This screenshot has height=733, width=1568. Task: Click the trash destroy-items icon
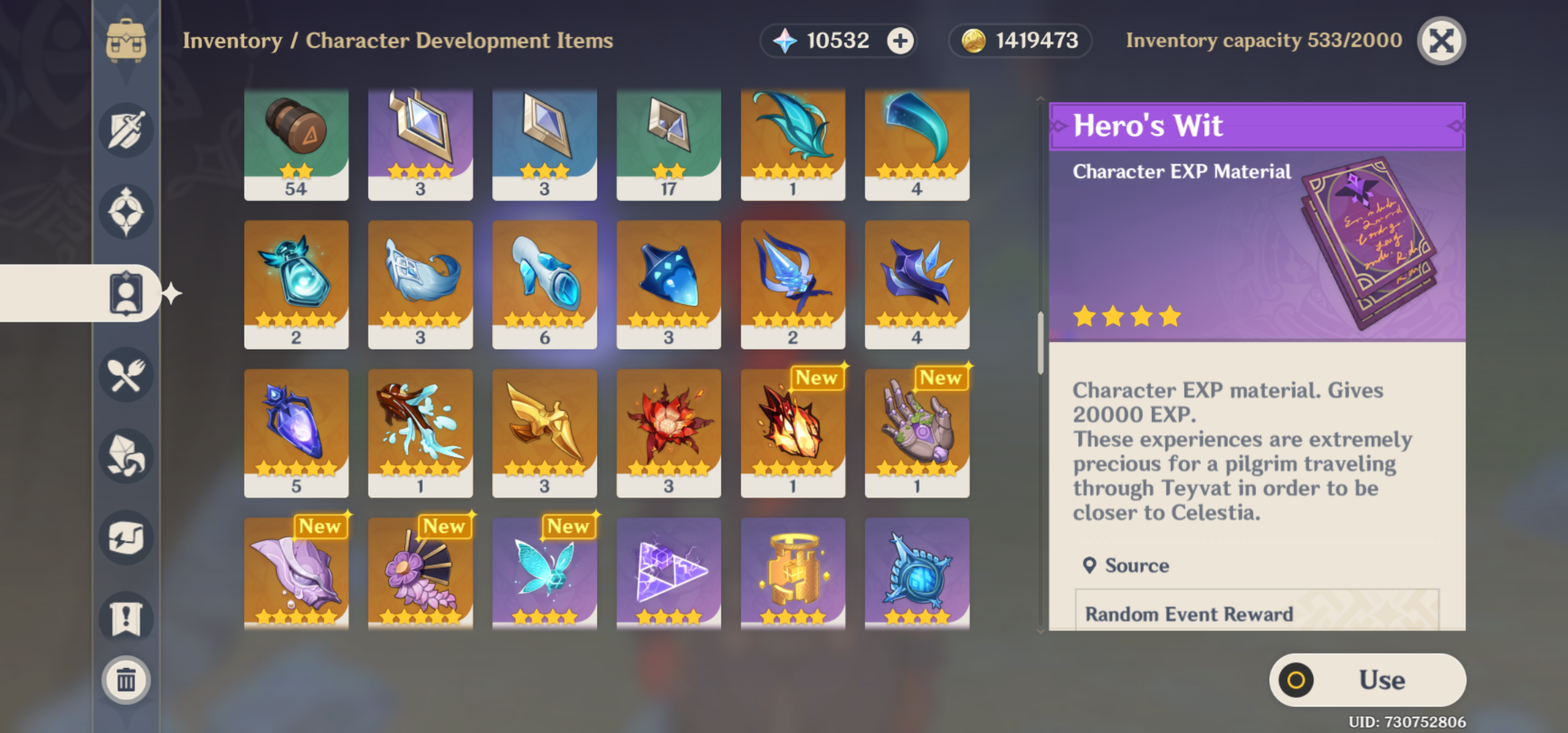click(x=126, y=680)
